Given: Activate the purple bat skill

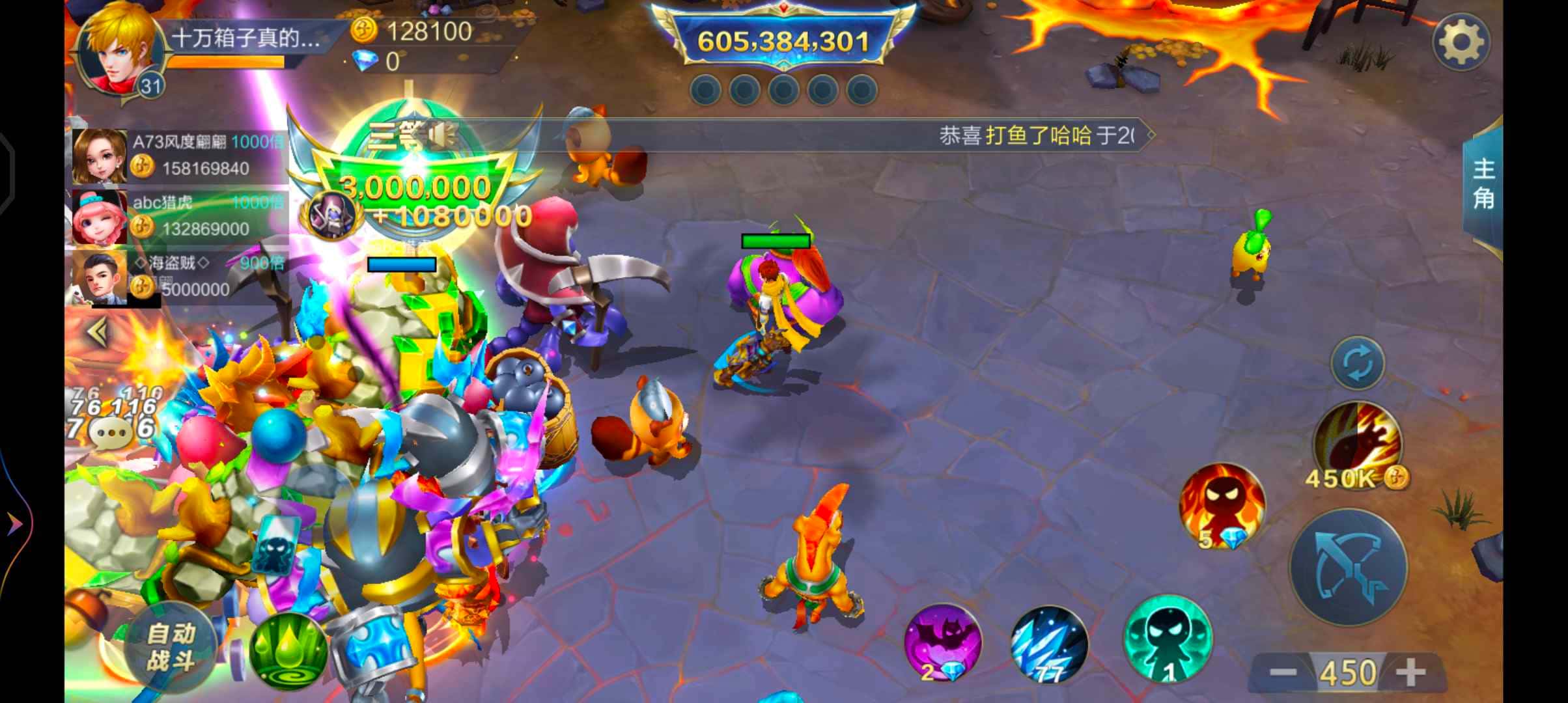Looking at the screenshot, I should [943, 642].
